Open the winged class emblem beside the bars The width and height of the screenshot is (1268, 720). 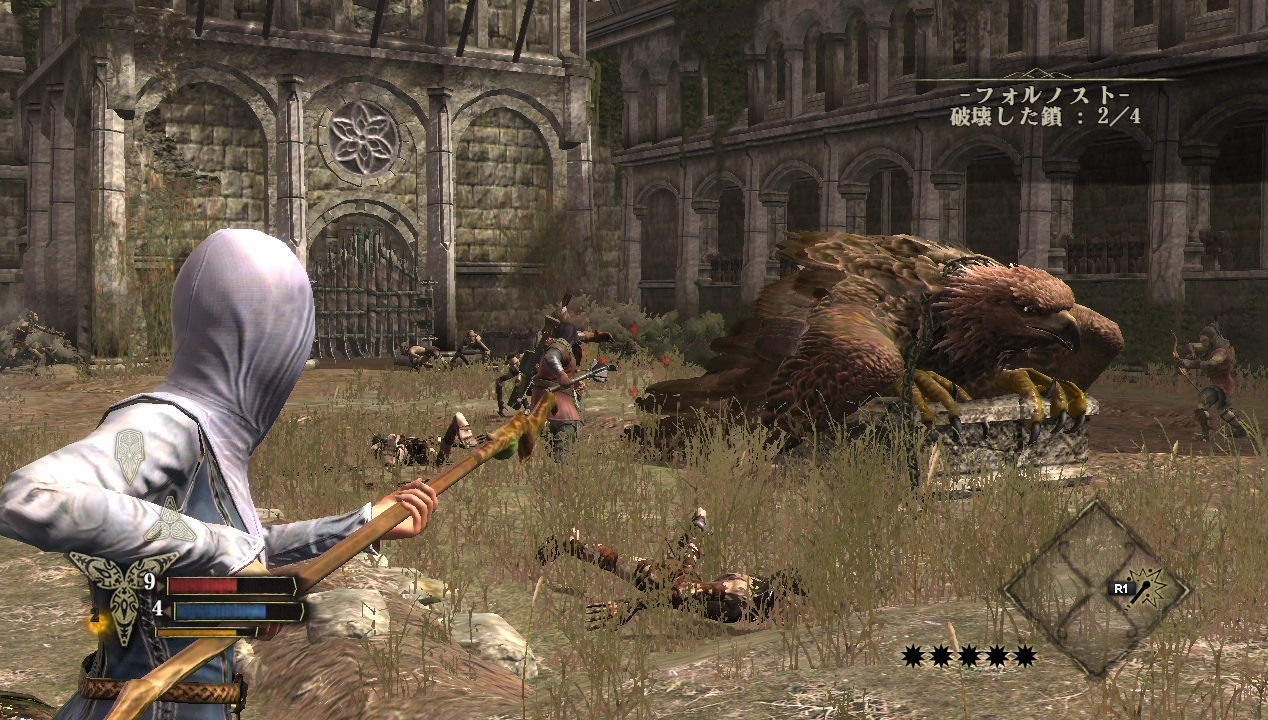point(122,594)
